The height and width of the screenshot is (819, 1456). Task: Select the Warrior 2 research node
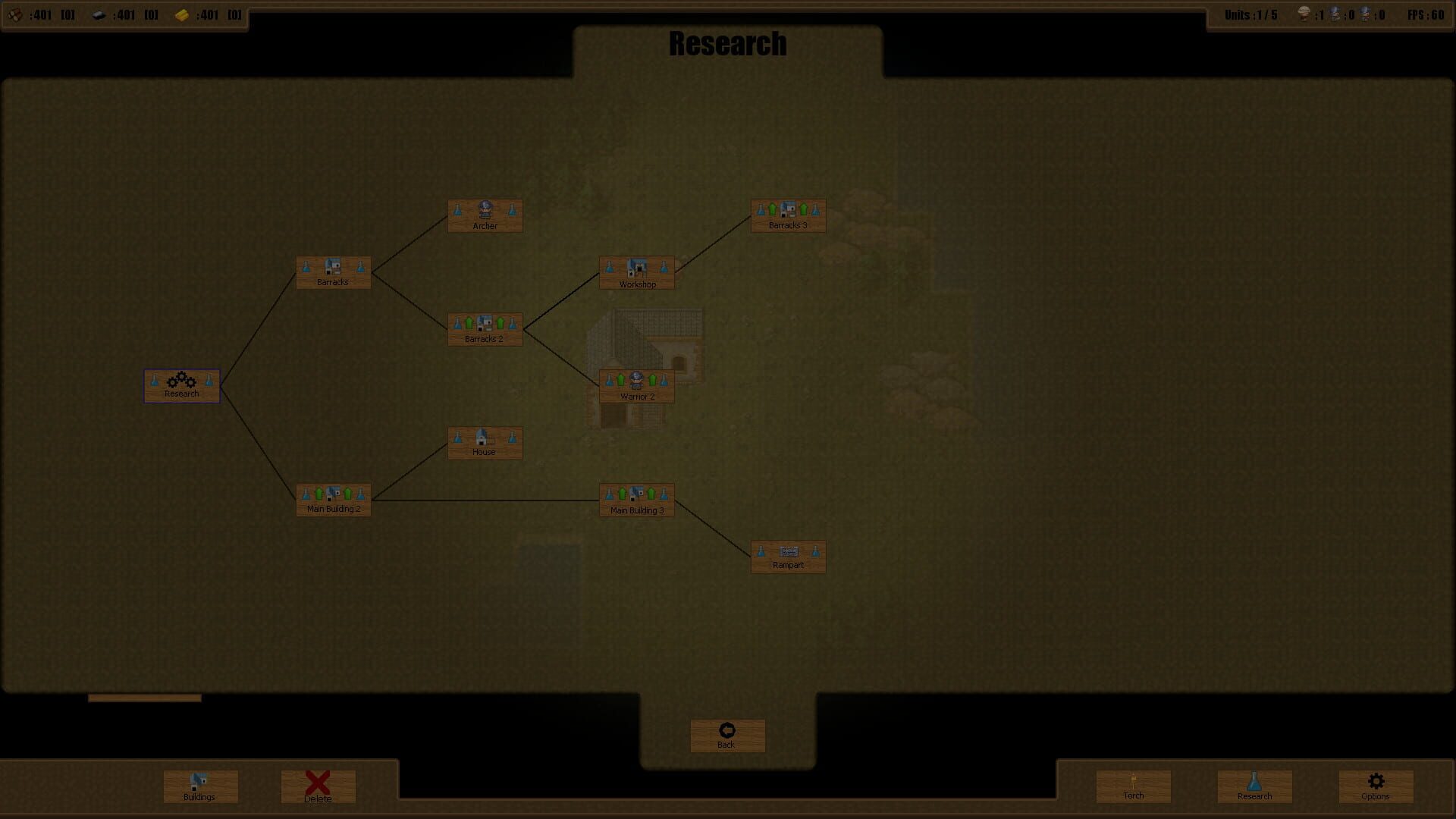pyautogui.click(x=636, y=384)
